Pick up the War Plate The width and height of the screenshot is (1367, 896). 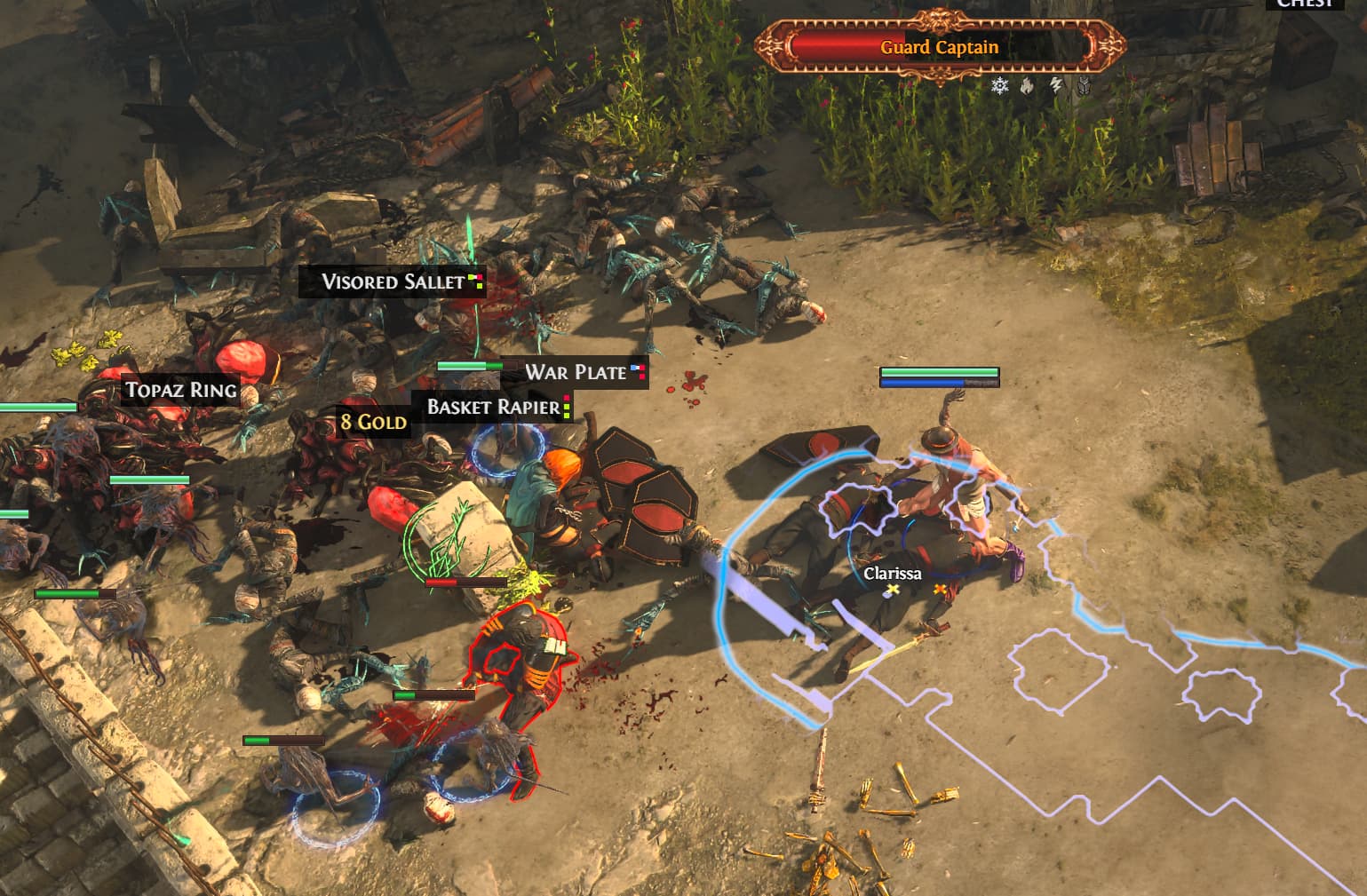575,373
